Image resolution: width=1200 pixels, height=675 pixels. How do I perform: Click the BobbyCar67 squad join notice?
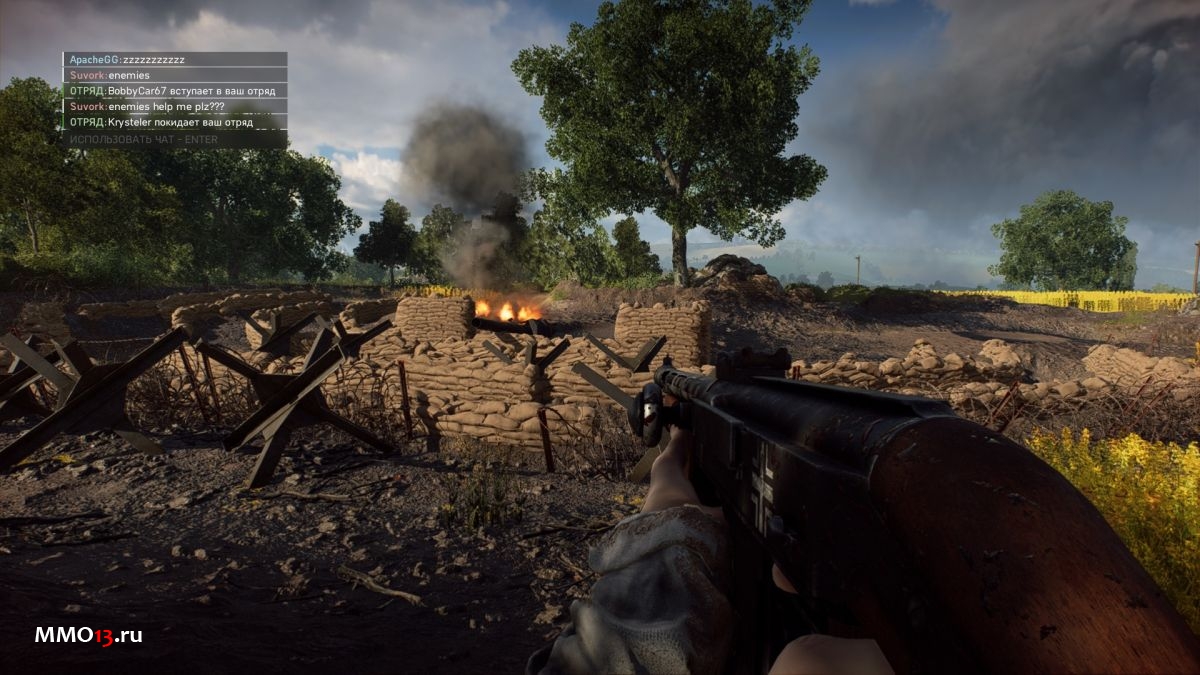[175, 91]
